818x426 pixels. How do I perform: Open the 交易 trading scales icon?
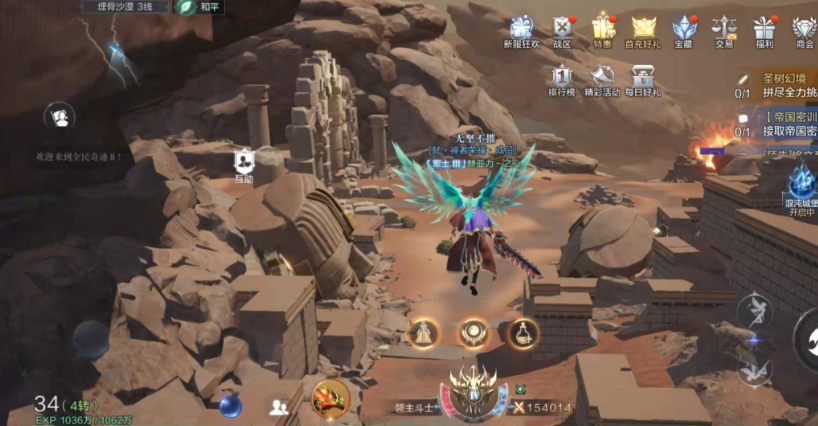(x=723, y=30)
